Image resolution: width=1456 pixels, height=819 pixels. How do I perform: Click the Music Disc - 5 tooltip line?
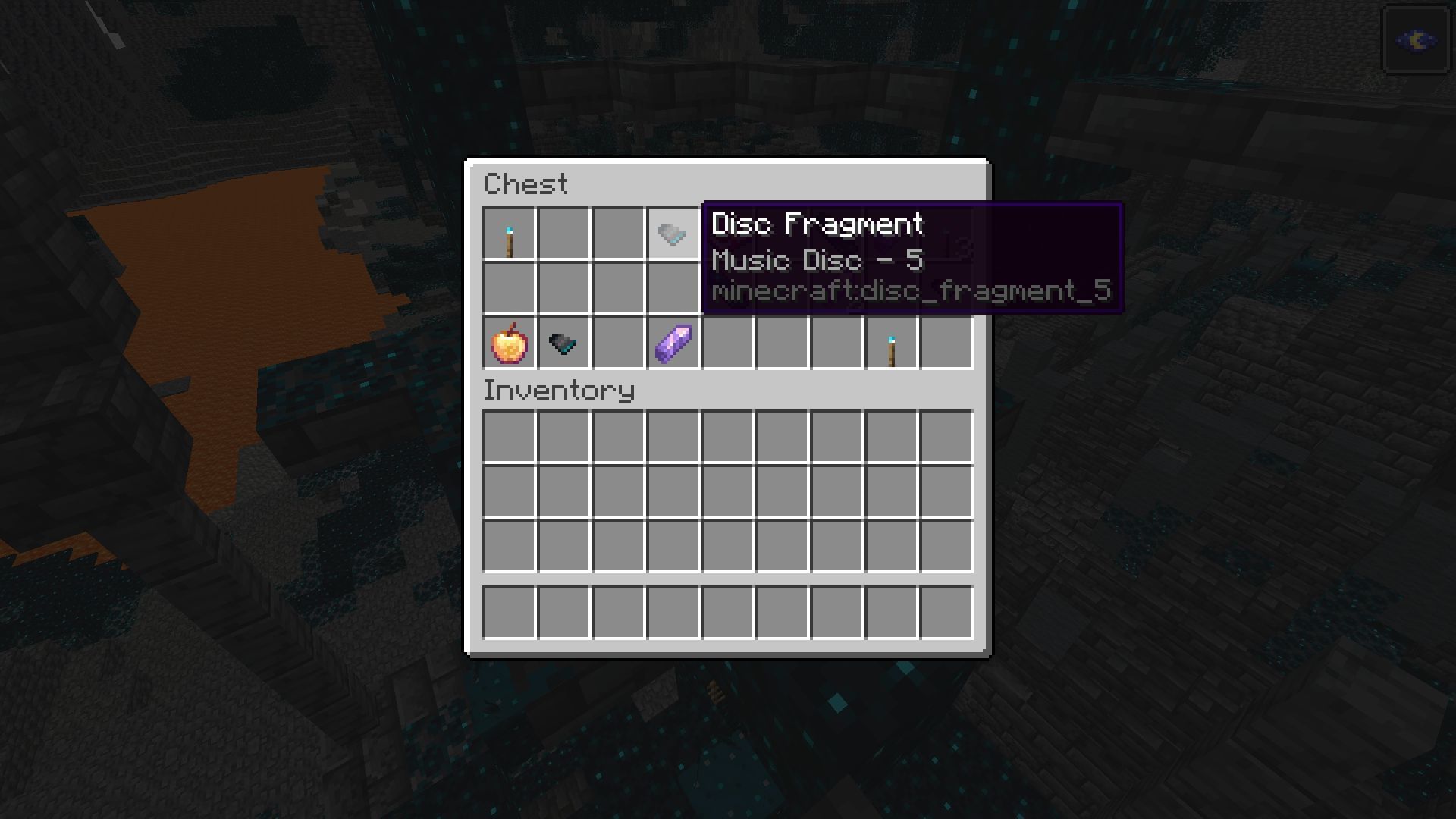click(819, 260)
